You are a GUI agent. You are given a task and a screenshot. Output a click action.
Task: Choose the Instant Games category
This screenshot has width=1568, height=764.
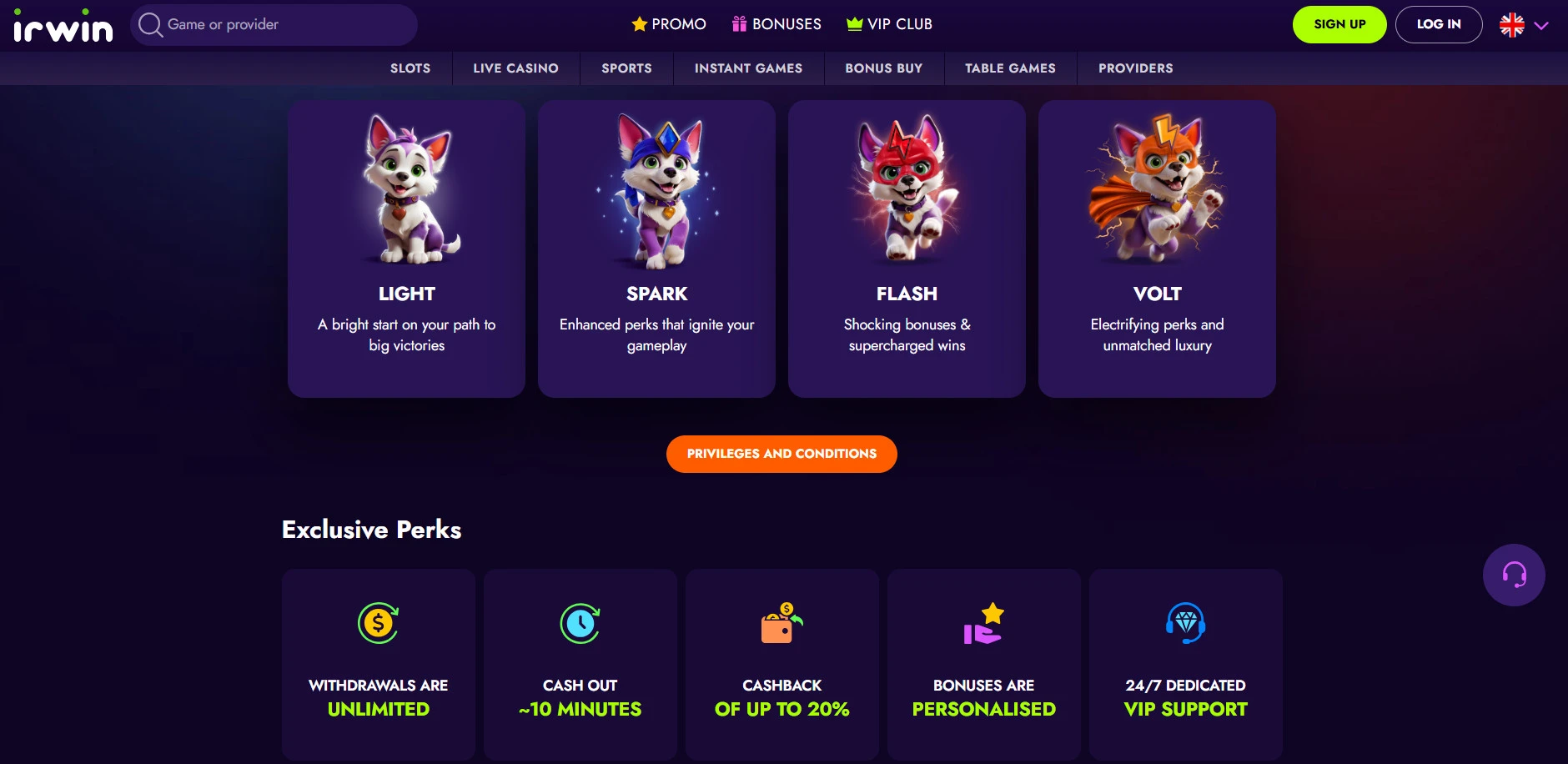748,68
